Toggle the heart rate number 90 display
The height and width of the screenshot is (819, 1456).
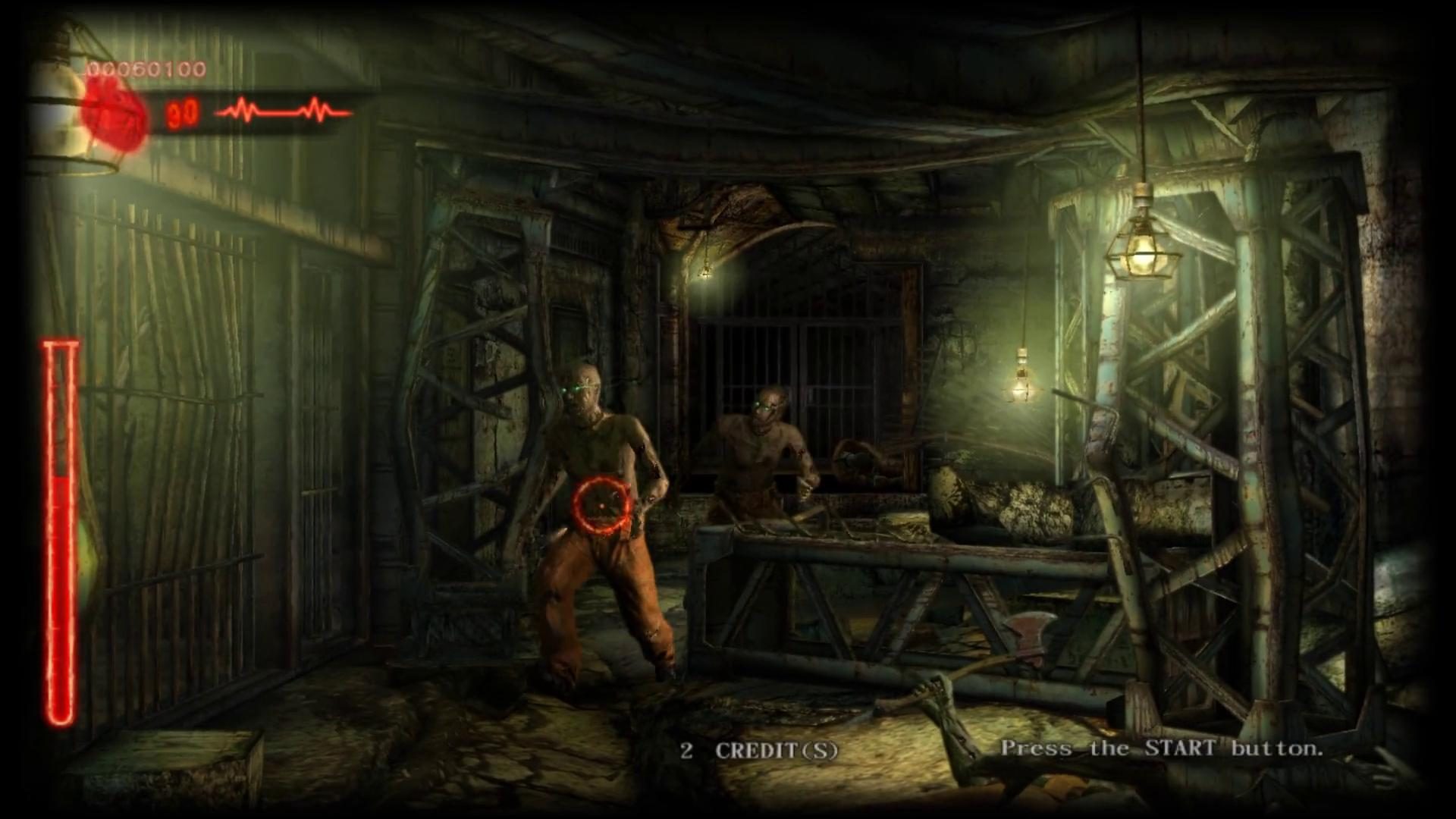click(x=182, y=114)
